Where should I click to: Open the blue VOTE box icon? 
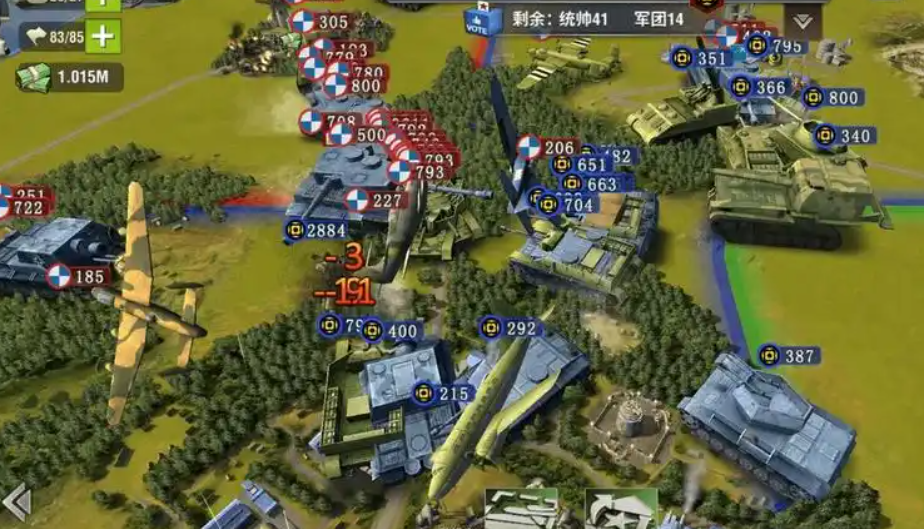coord(478,20)
